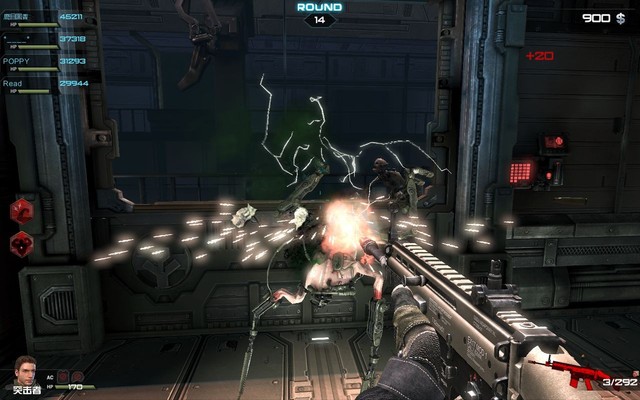The image size is (640, 400).
Task: Select the POPPY teammate entry
Action: (45, 63)
